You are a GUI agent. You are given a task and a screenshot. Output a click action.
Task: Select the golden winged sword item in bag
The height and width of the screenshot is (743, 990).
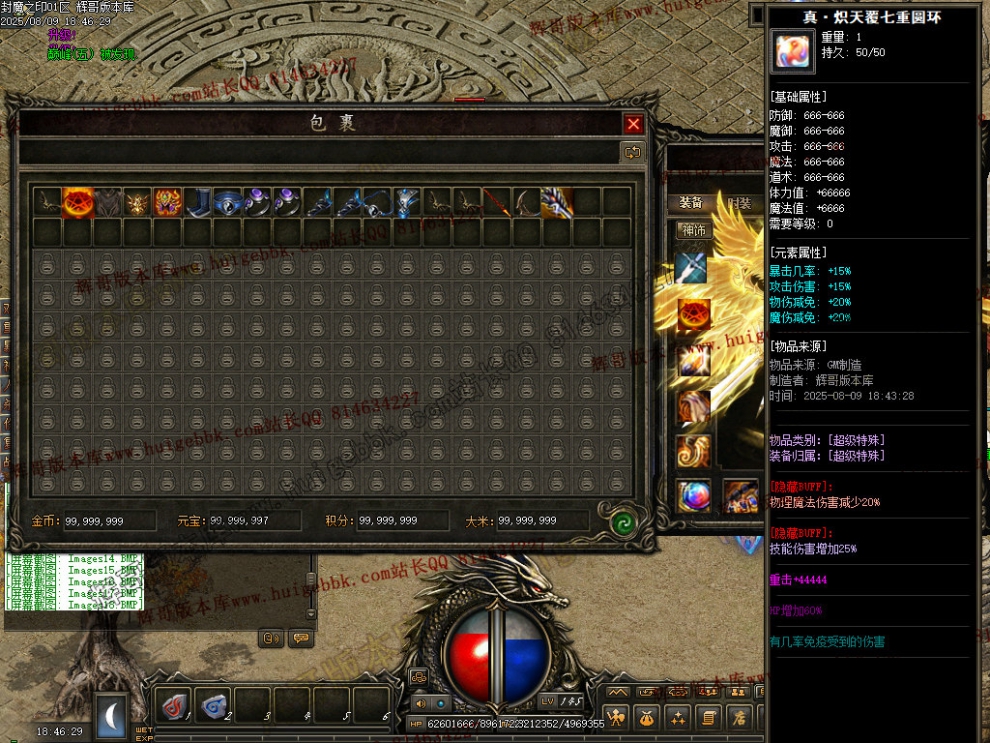556,202
